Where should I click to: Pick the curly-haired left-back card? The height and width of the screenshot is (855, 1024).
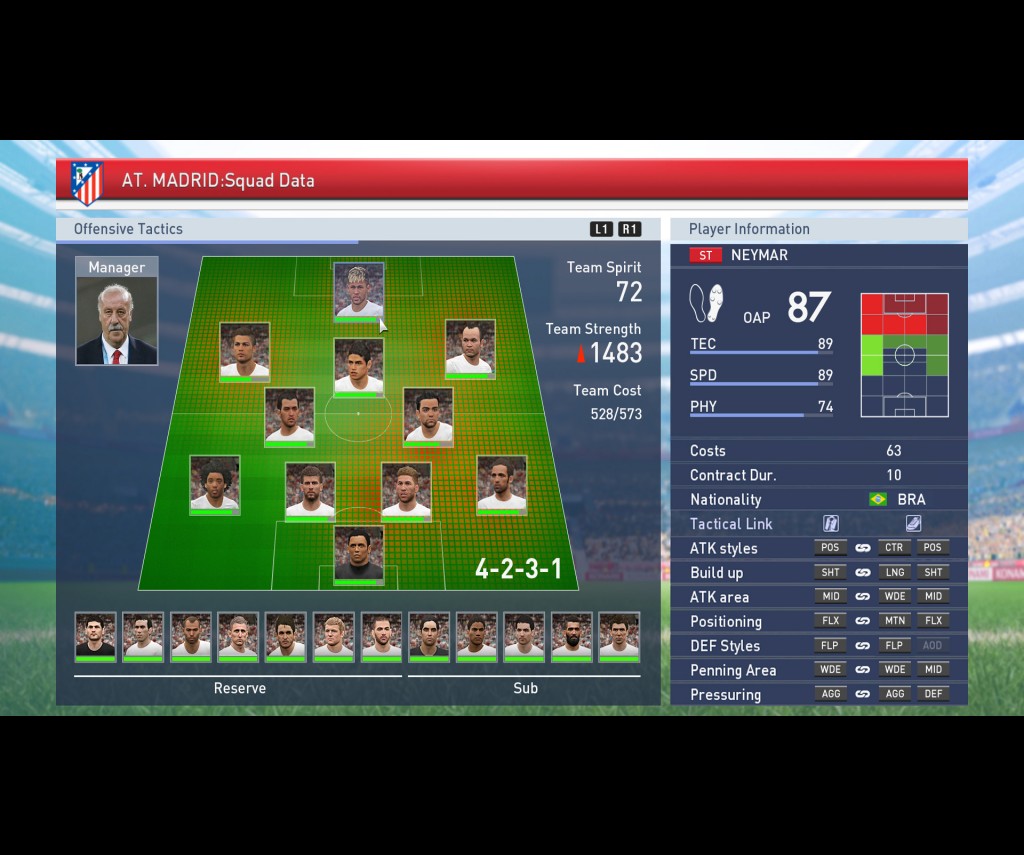[x=215, y=485]
